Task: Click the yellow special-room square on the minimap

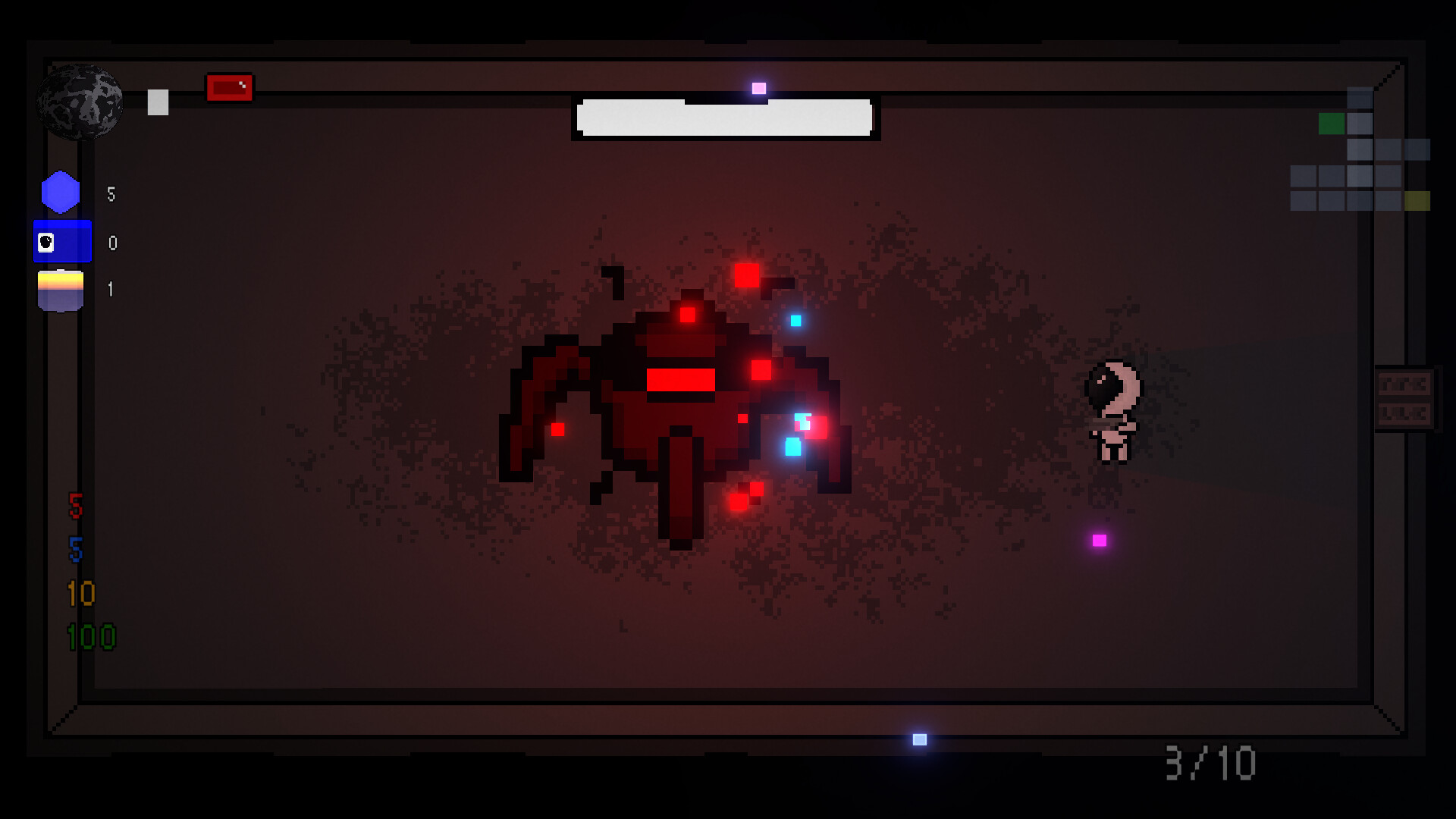Action: [1418, 201]
